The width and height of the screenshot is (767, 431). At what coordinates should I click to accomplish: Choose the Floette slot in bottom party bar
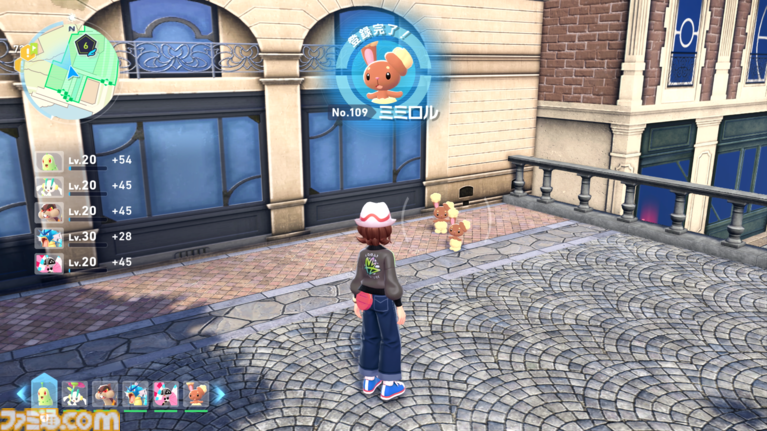point(74,394)
